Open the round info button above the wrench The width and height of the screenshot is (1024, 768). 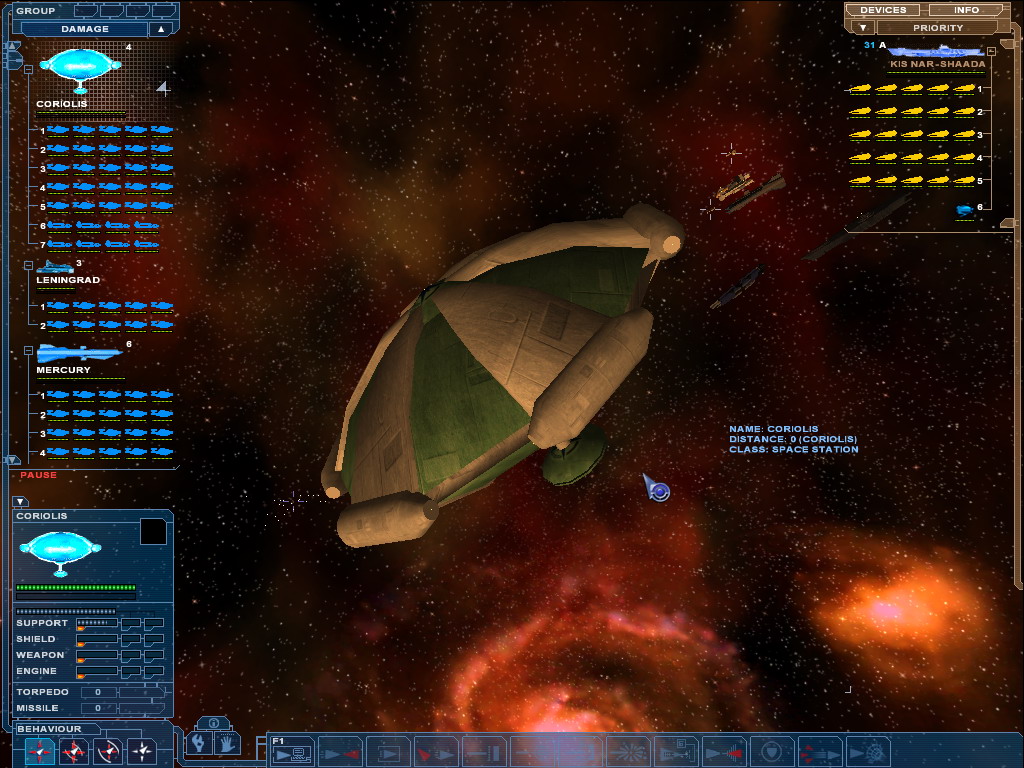(213, 723)
